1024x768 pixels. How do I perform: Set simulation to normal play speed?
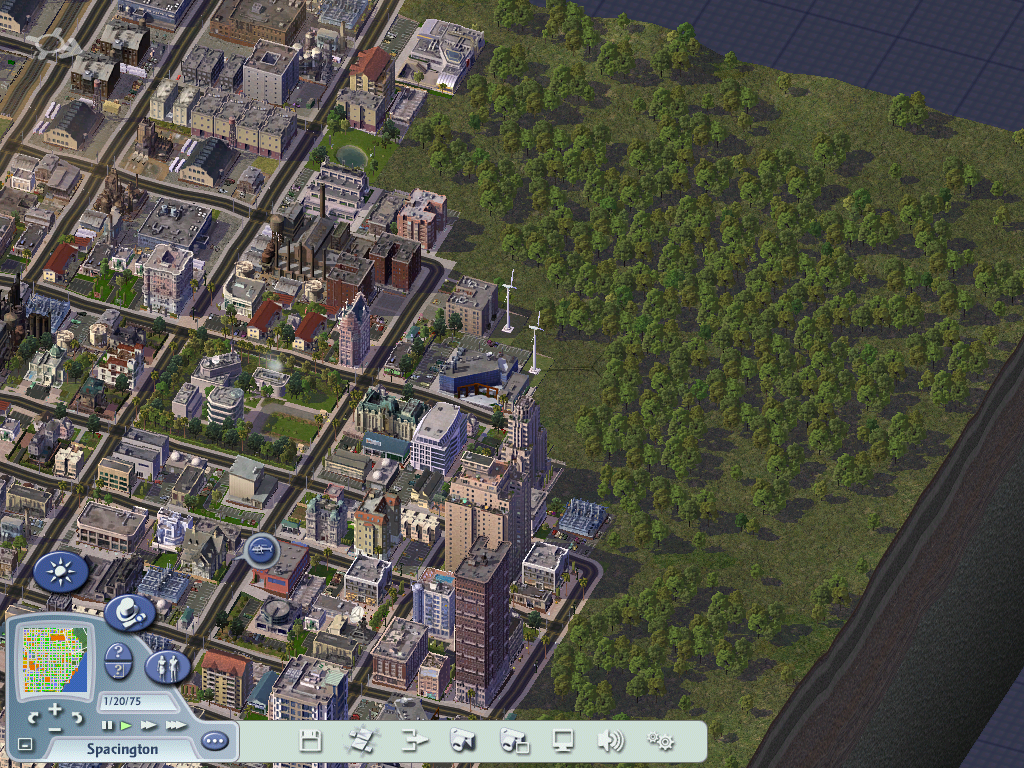point(127,725)
